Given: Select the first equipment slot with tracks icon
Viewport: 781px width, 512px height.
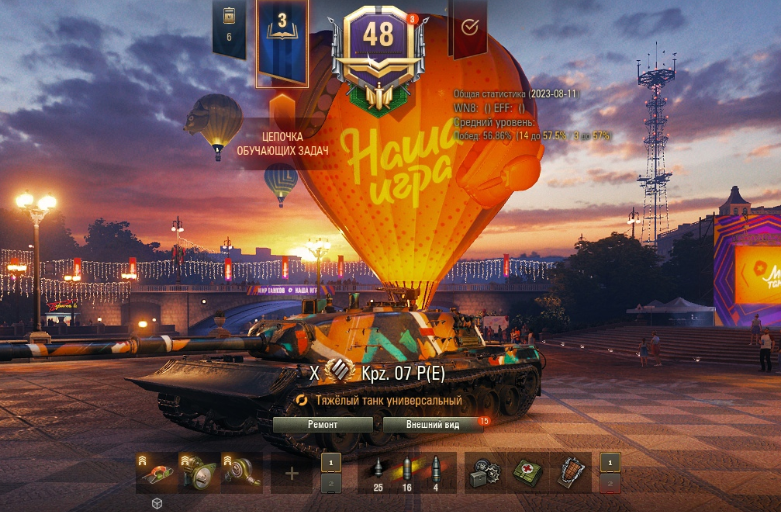Looking at the screenshot, I should (157, 471).
